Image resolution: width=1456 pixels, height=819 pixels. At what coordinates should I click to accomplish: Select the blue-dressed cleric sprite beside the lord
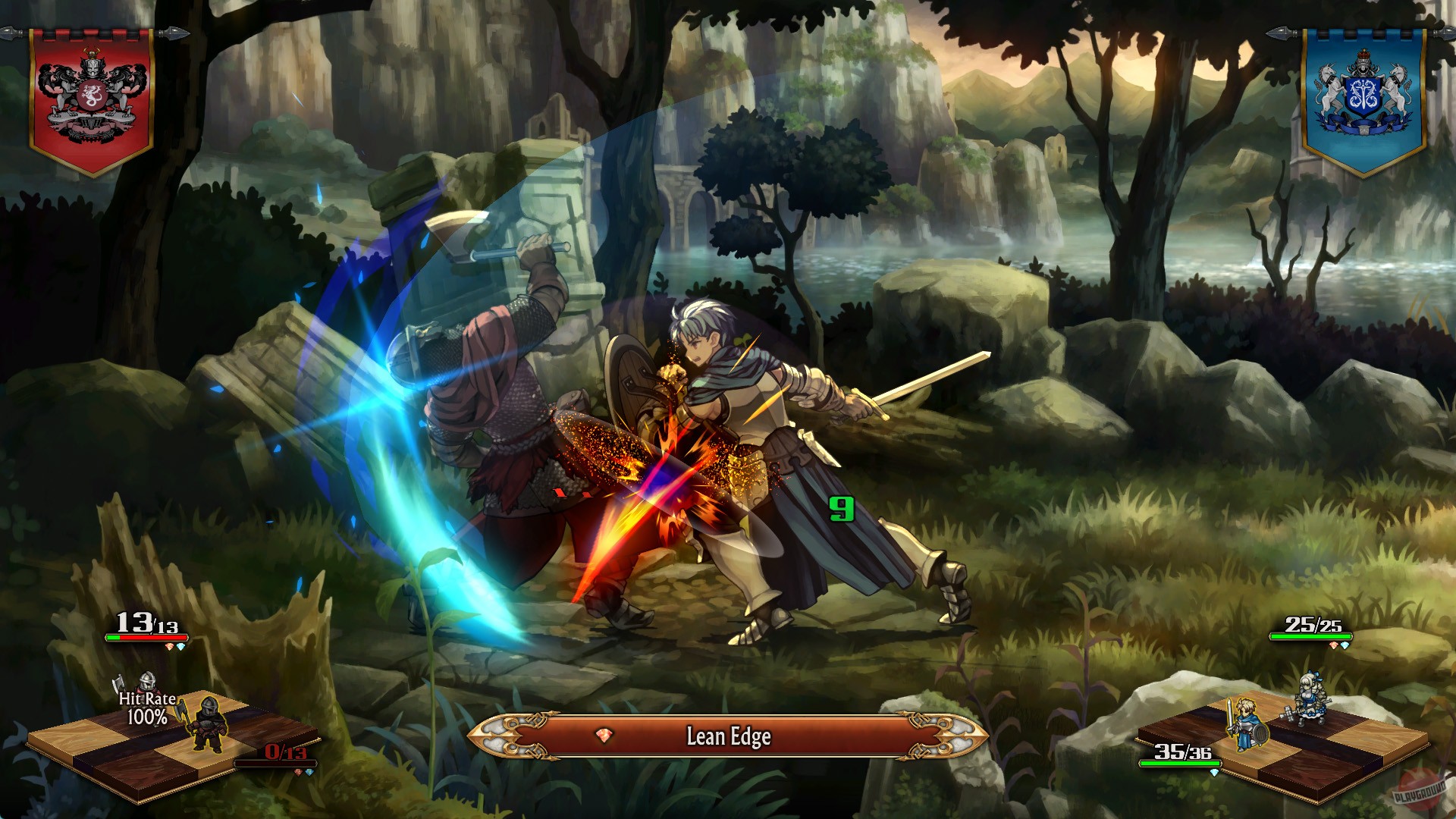coord(1310,700)
